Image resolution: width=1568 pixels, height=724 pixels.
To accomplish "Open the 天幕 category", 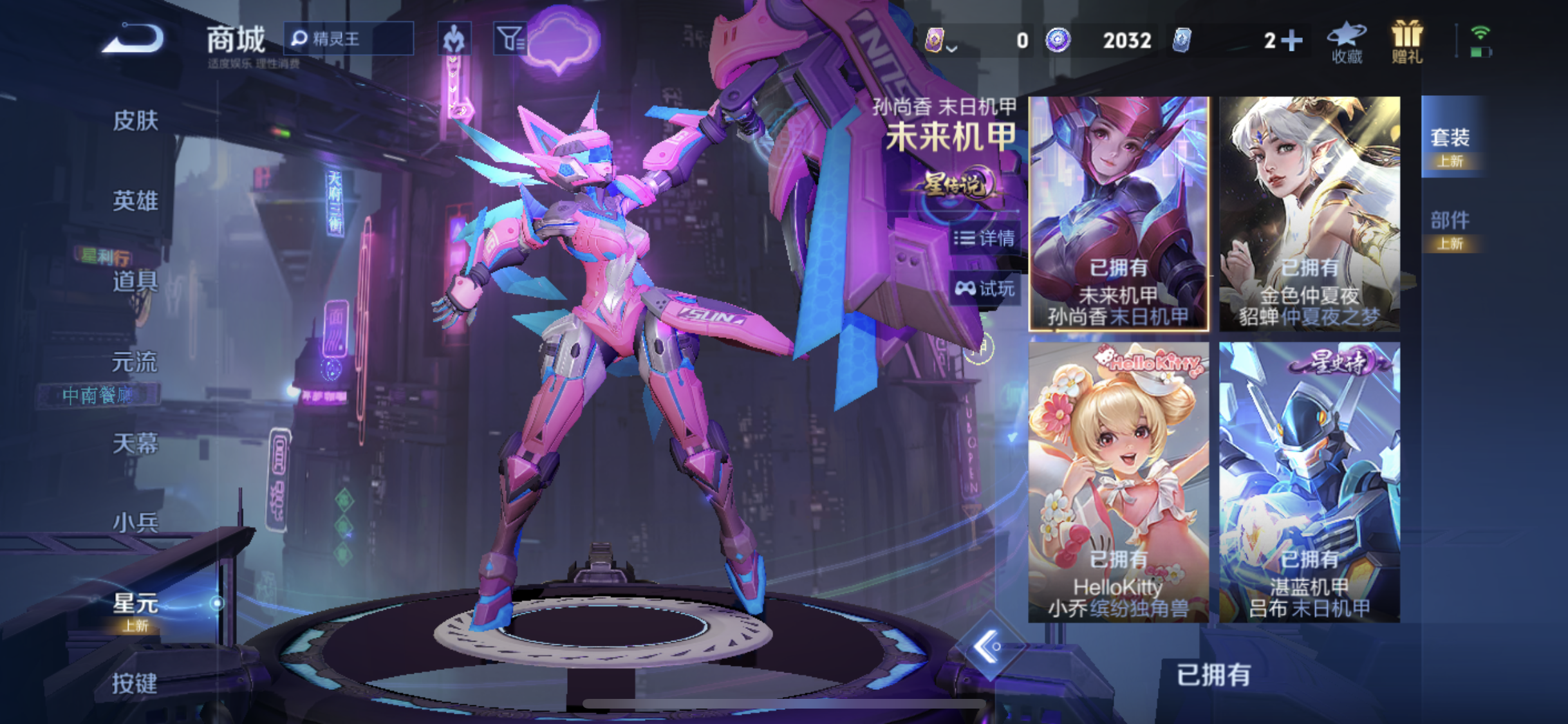I will pyautogui.click(x=135, y=443).
